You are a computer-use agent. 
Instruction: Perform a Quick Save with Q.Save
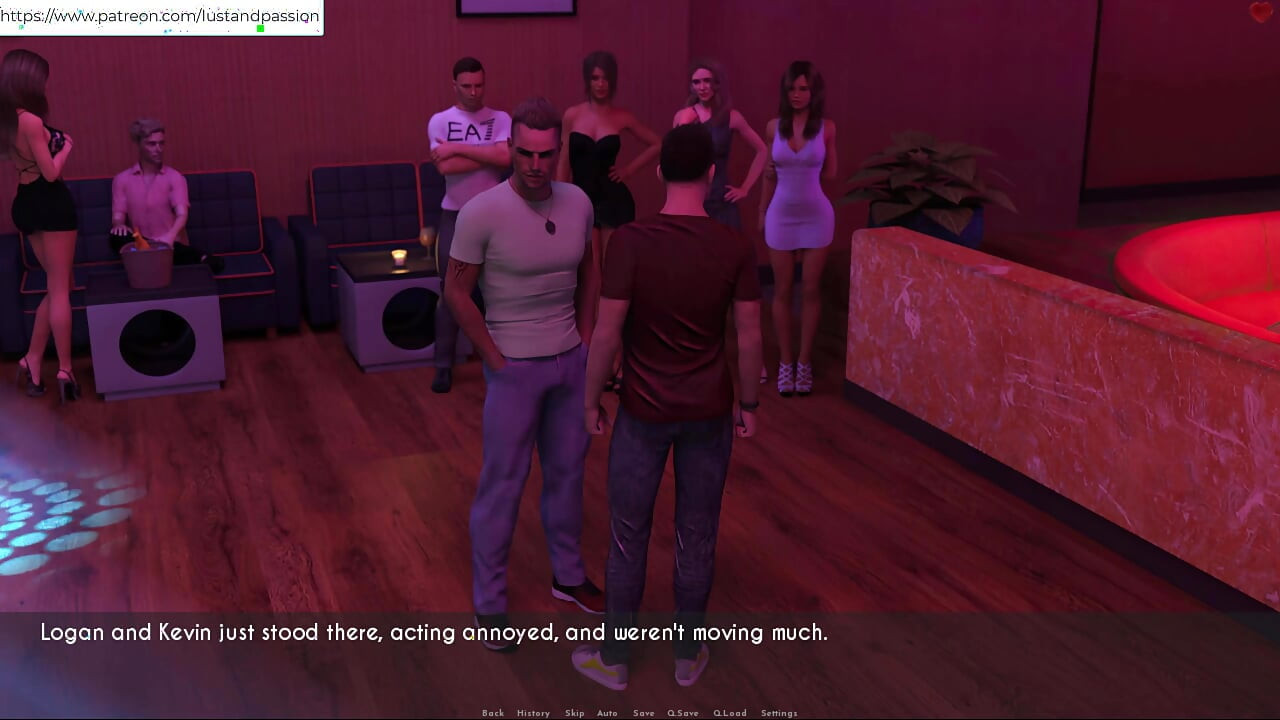coord(683,712)
